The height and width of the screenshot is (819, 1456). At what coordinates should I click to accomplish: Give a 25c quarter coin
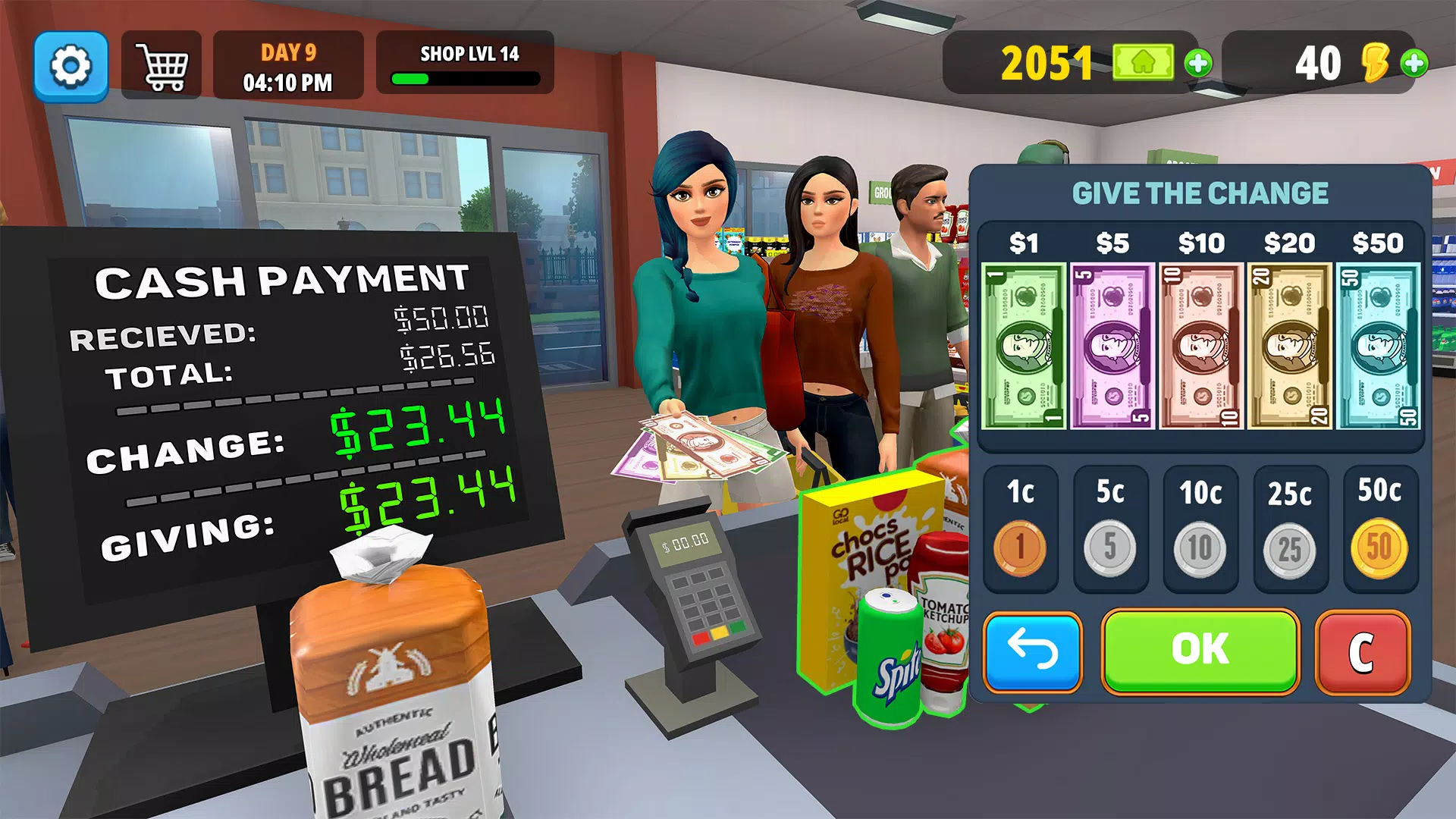click(1290, 548)
